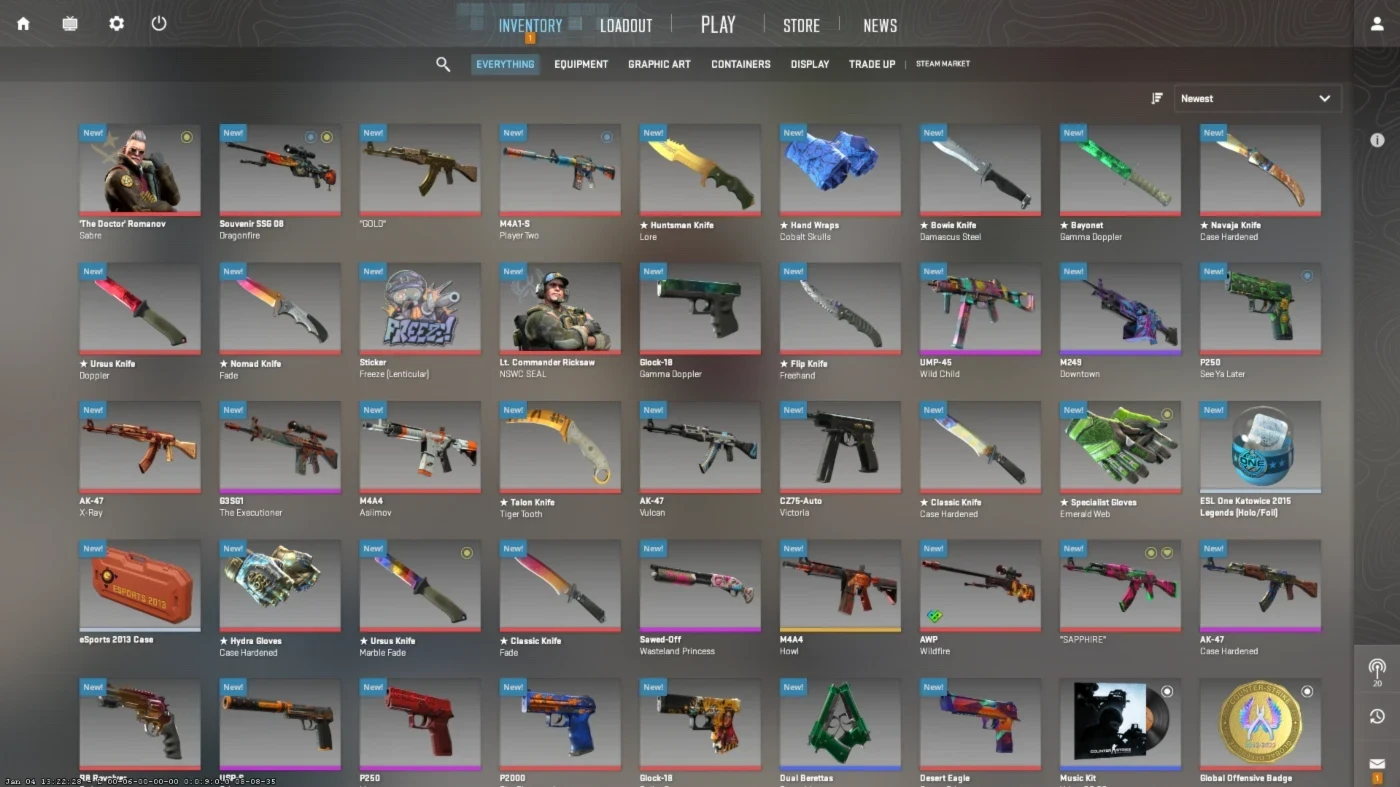Open the STORE menu item

tap(801, 25)
